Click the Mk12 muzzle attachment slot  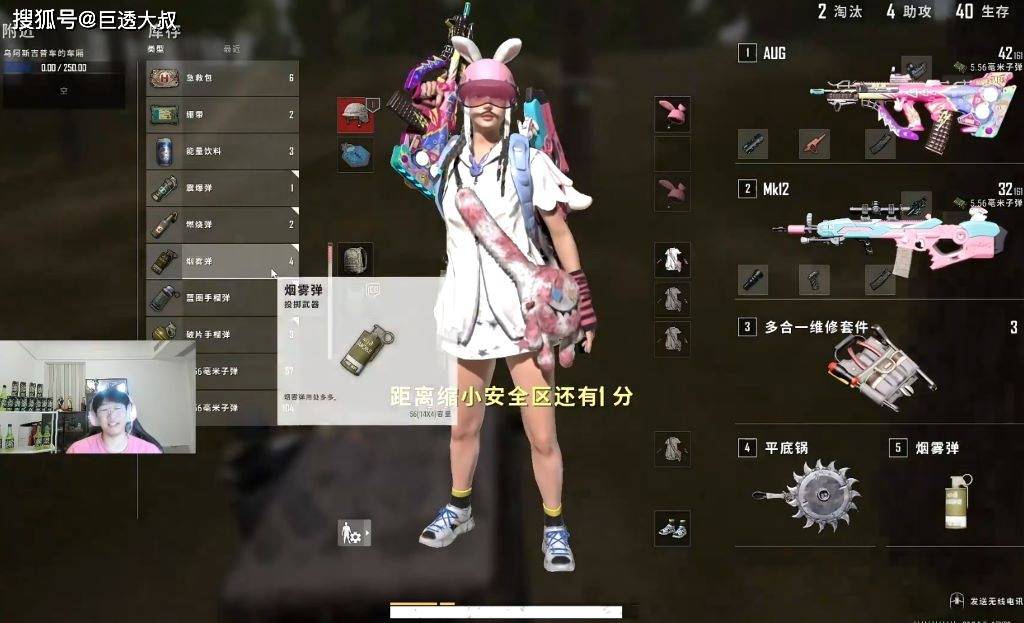point(753,280)
